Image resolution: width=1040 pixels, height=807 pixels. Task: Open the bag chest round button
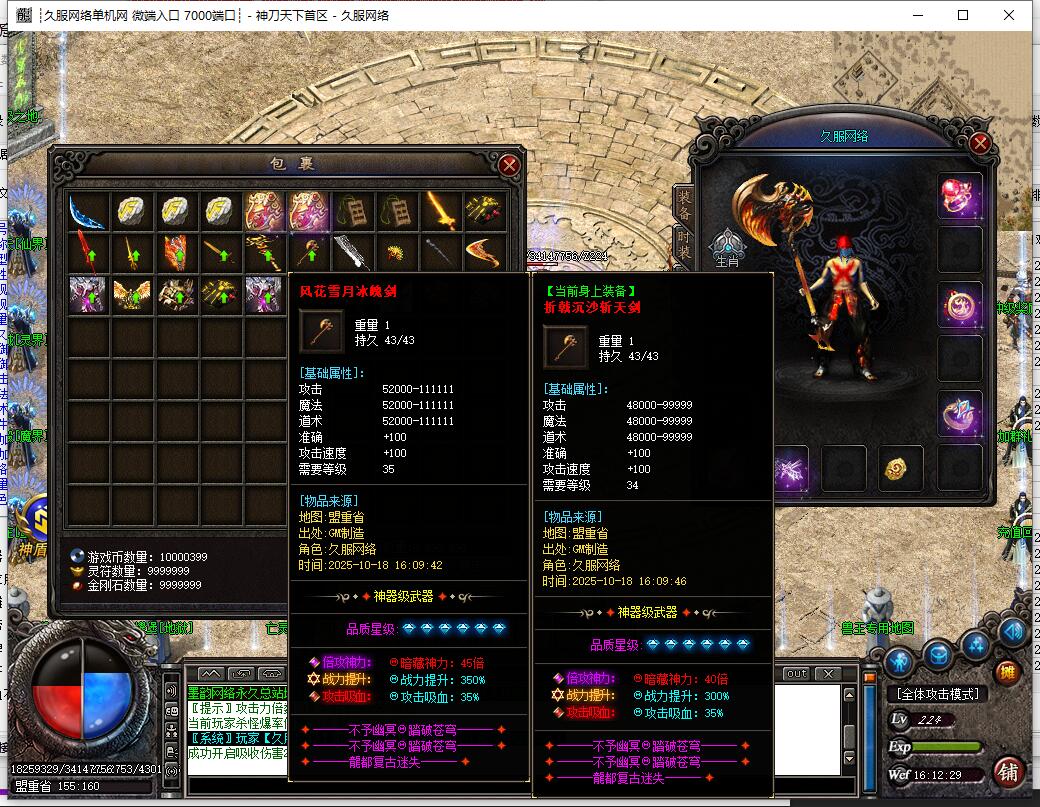tap(938, 655)
